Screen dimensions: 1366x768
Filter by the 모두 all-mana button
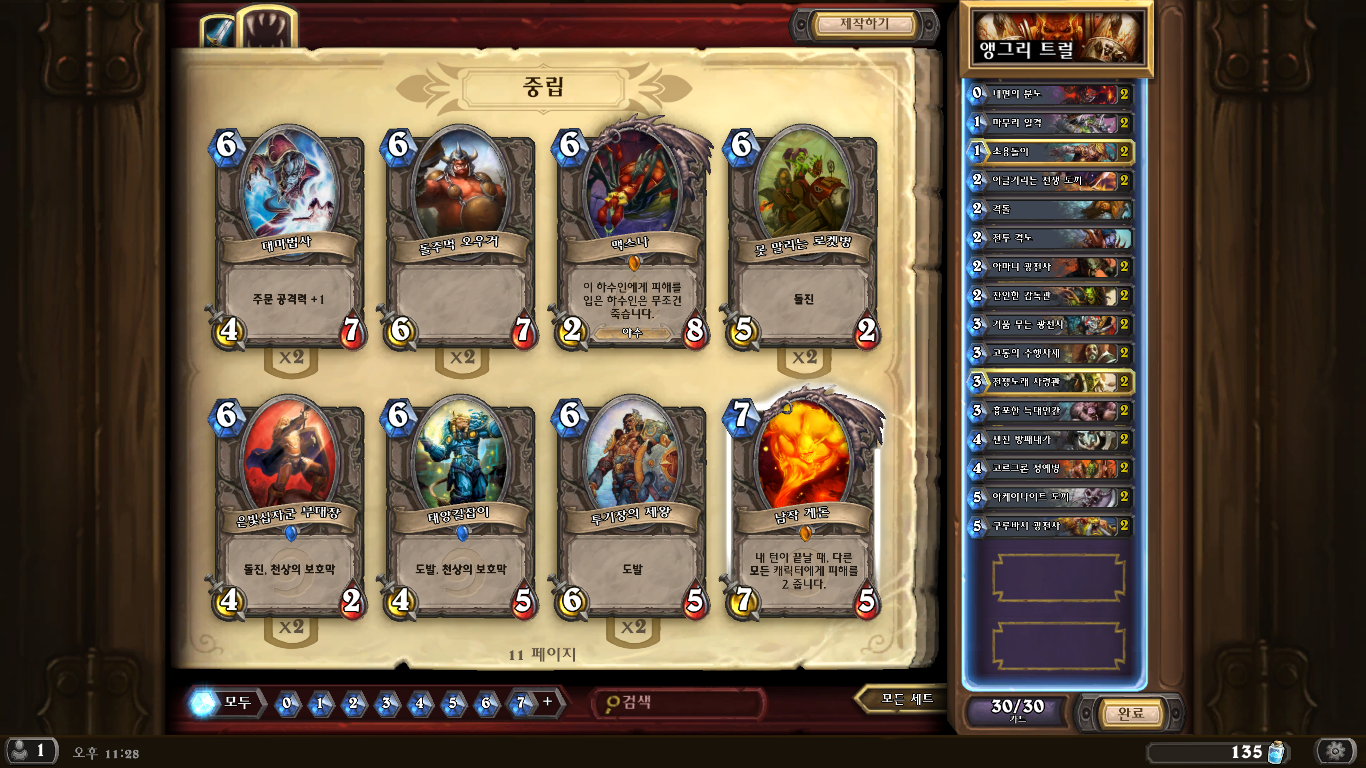pos(228,702)
